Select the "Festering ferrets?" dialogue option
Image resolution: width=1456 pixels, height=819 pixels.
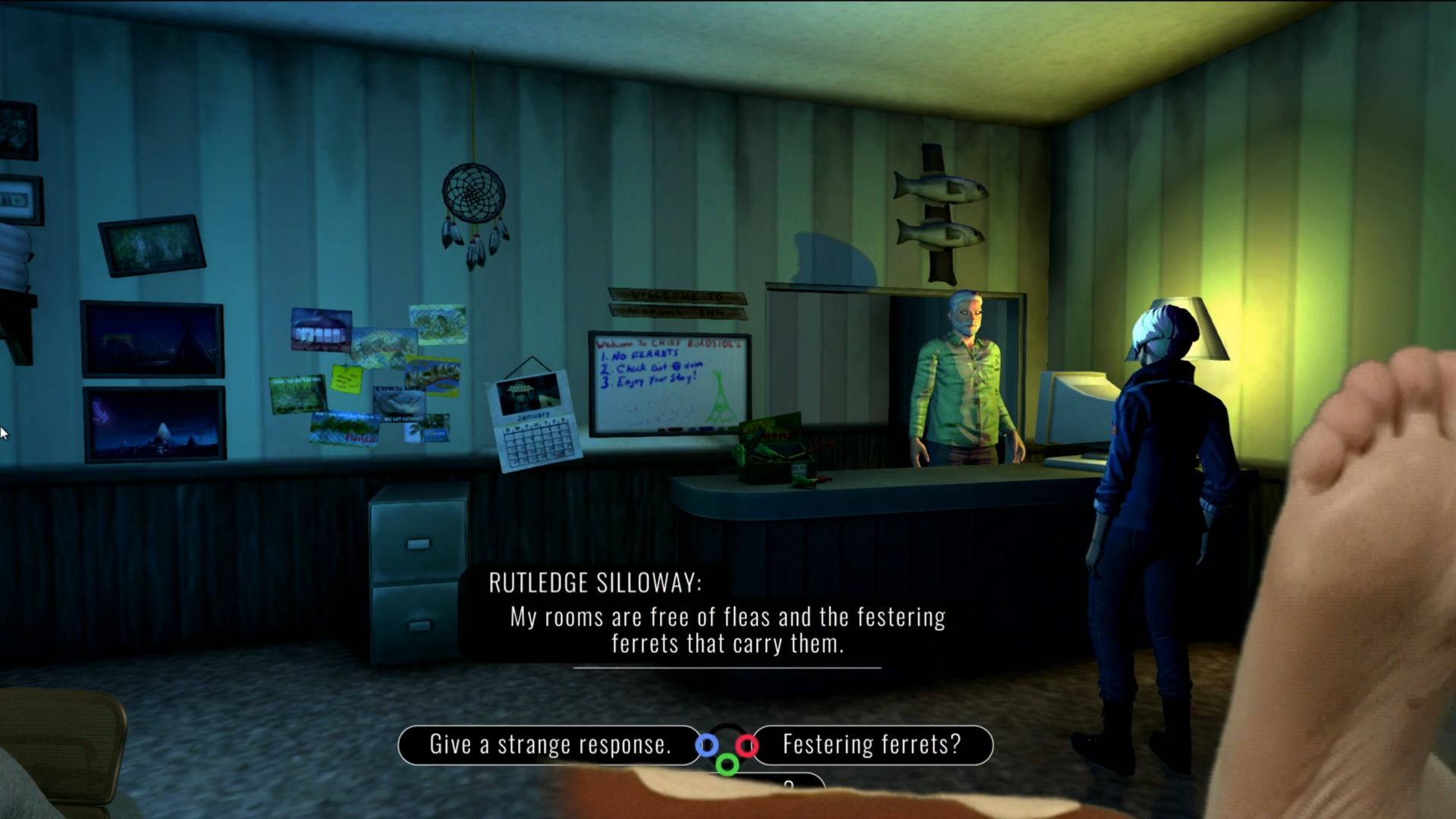(x=872, y=745)
